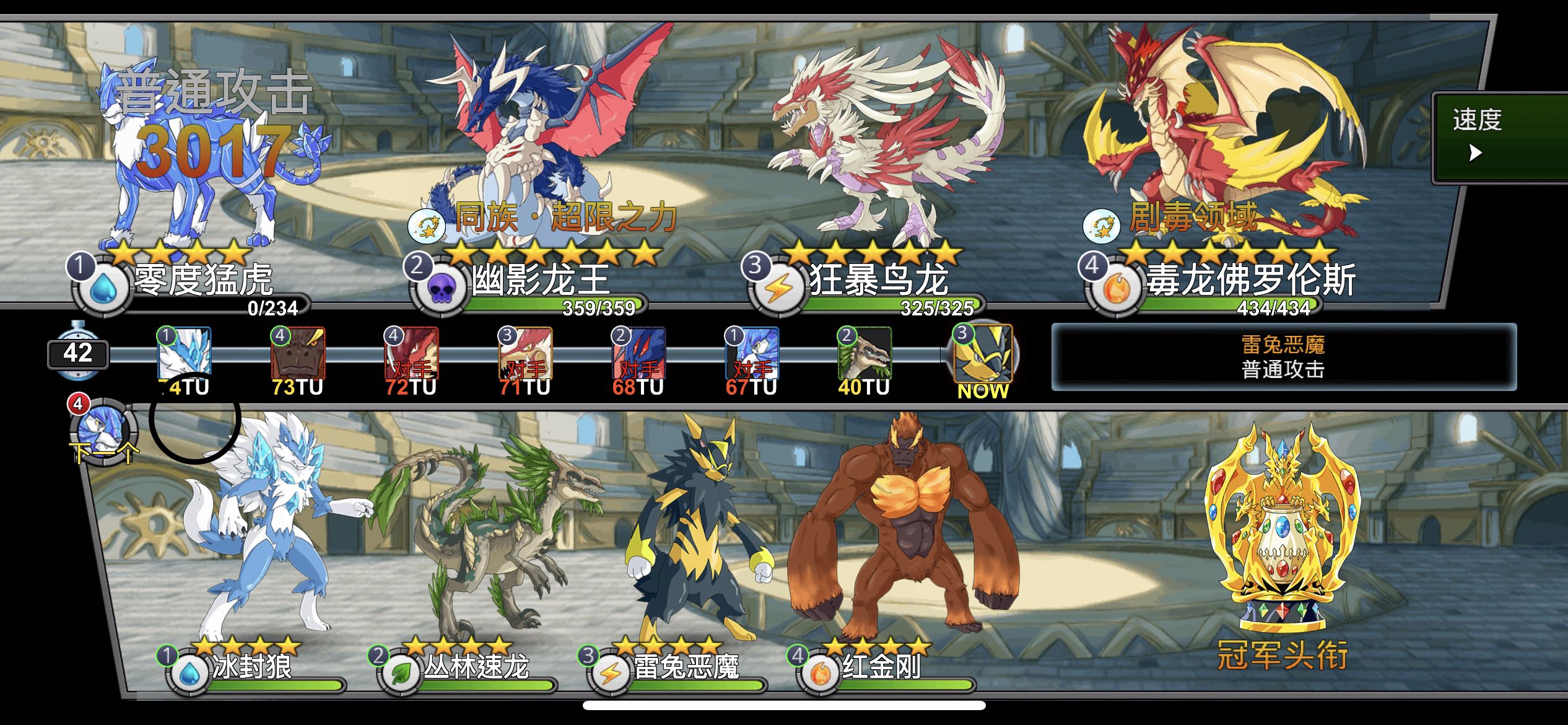Choose the 72TU red dragon timeline portrait

click(411, 354)
